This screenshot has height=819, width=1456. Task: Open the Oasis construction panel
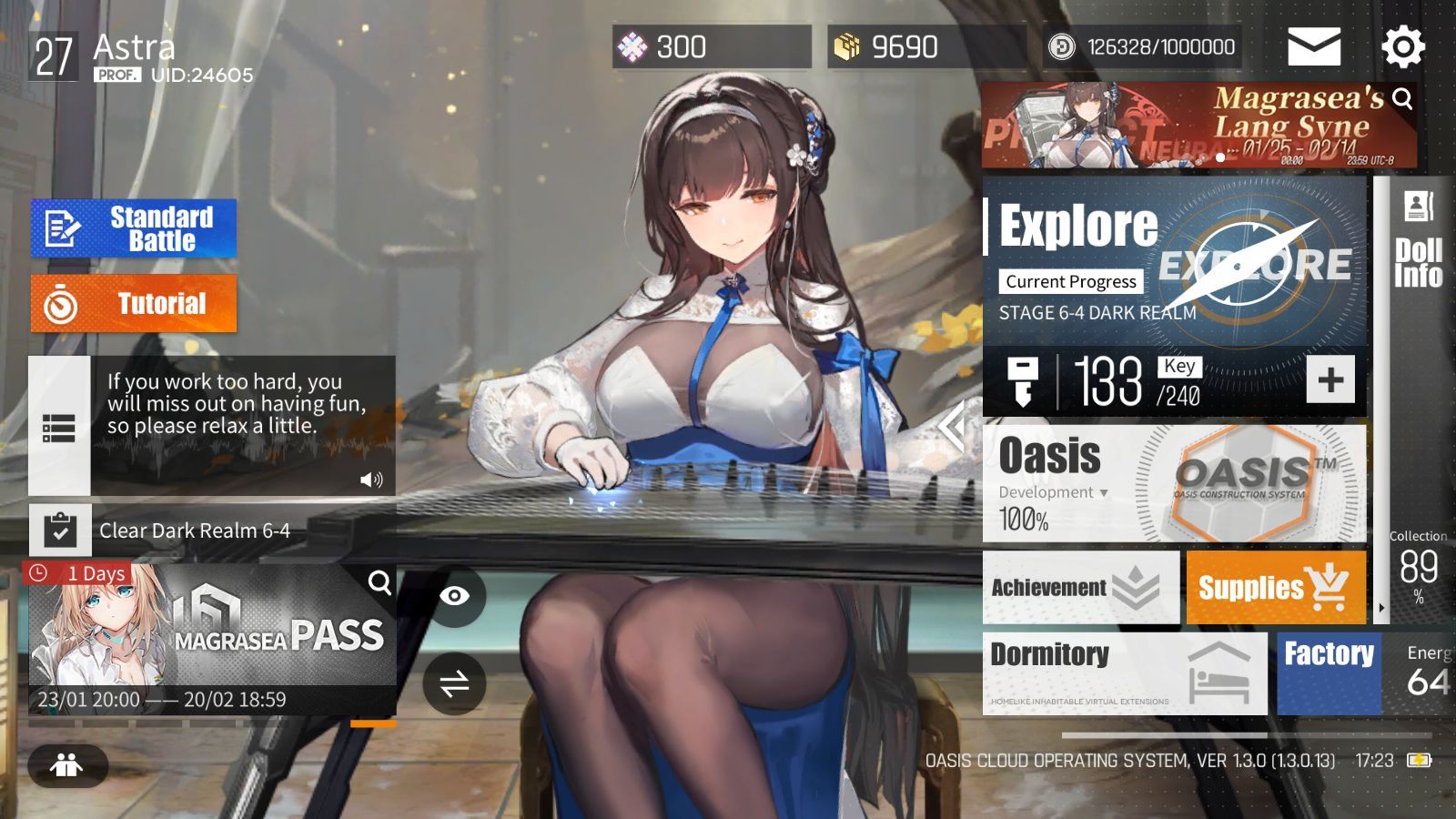(1174, 483)
